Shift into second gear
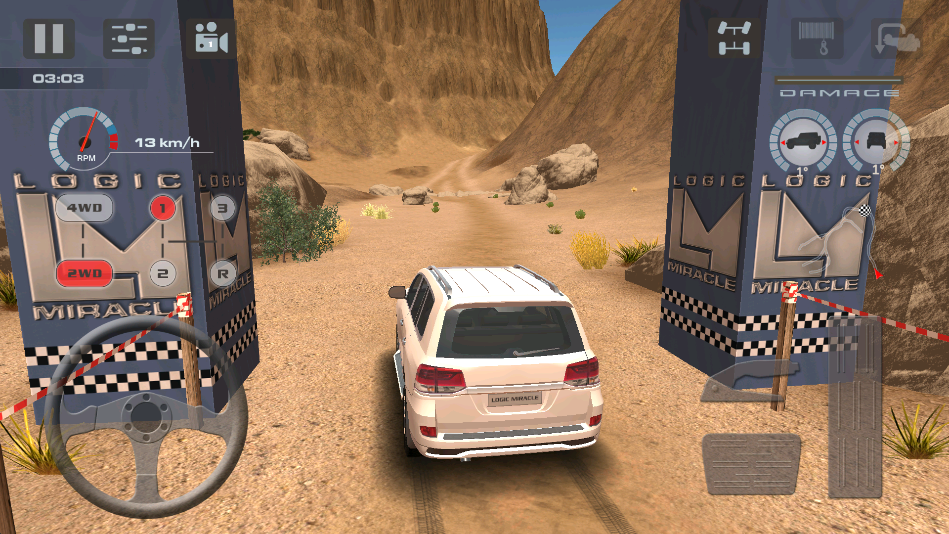 tap(163, 272)
